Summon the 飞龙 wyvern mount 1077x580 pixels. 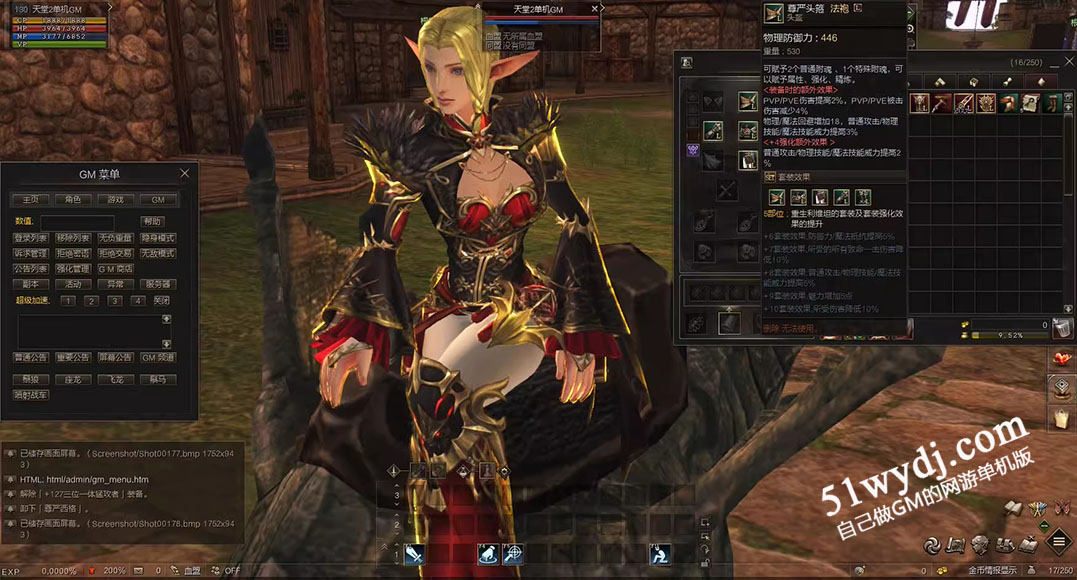click(115, 380)
